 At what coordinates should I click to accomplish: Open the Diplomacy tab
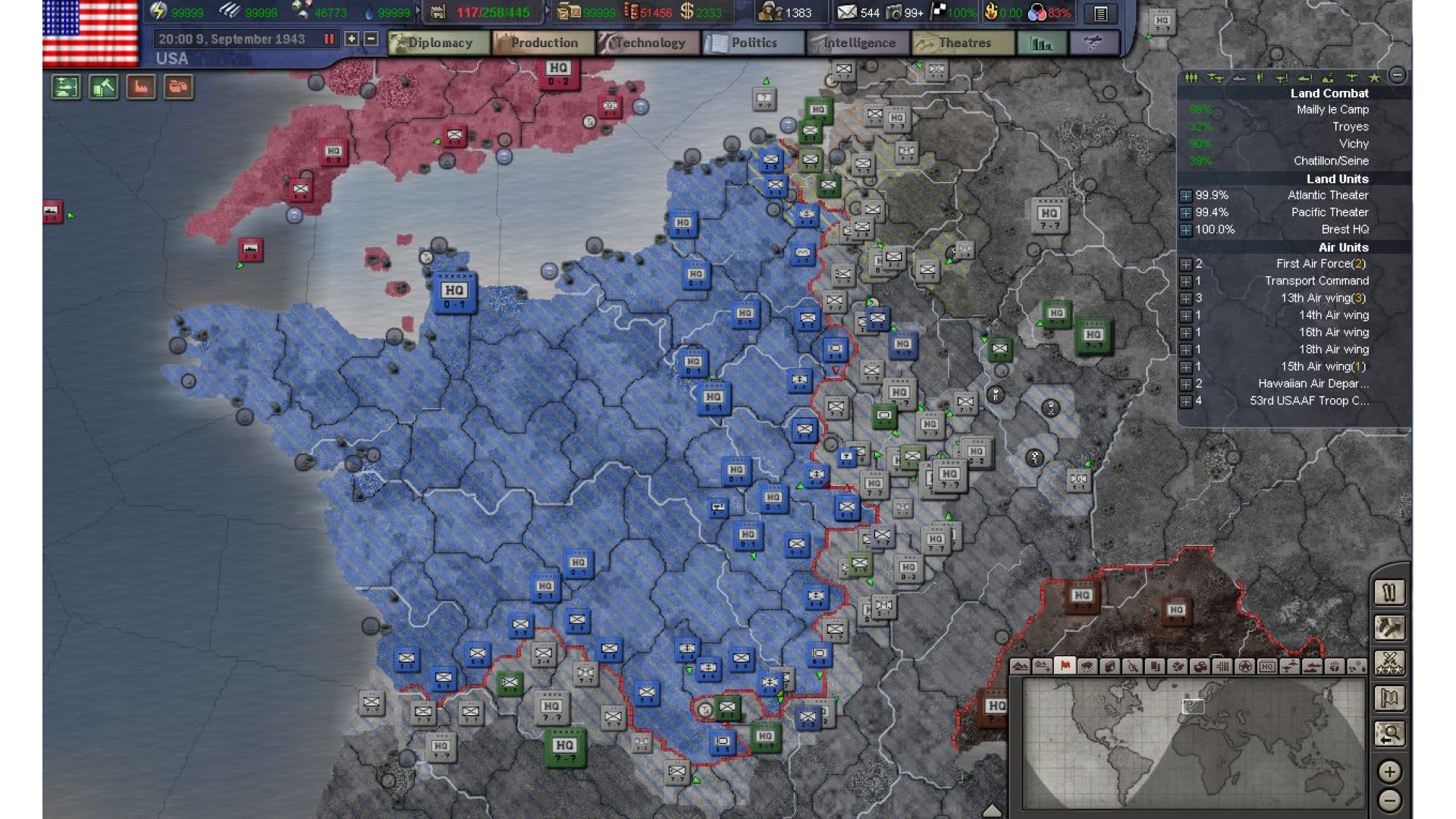(x=431, y=43)
